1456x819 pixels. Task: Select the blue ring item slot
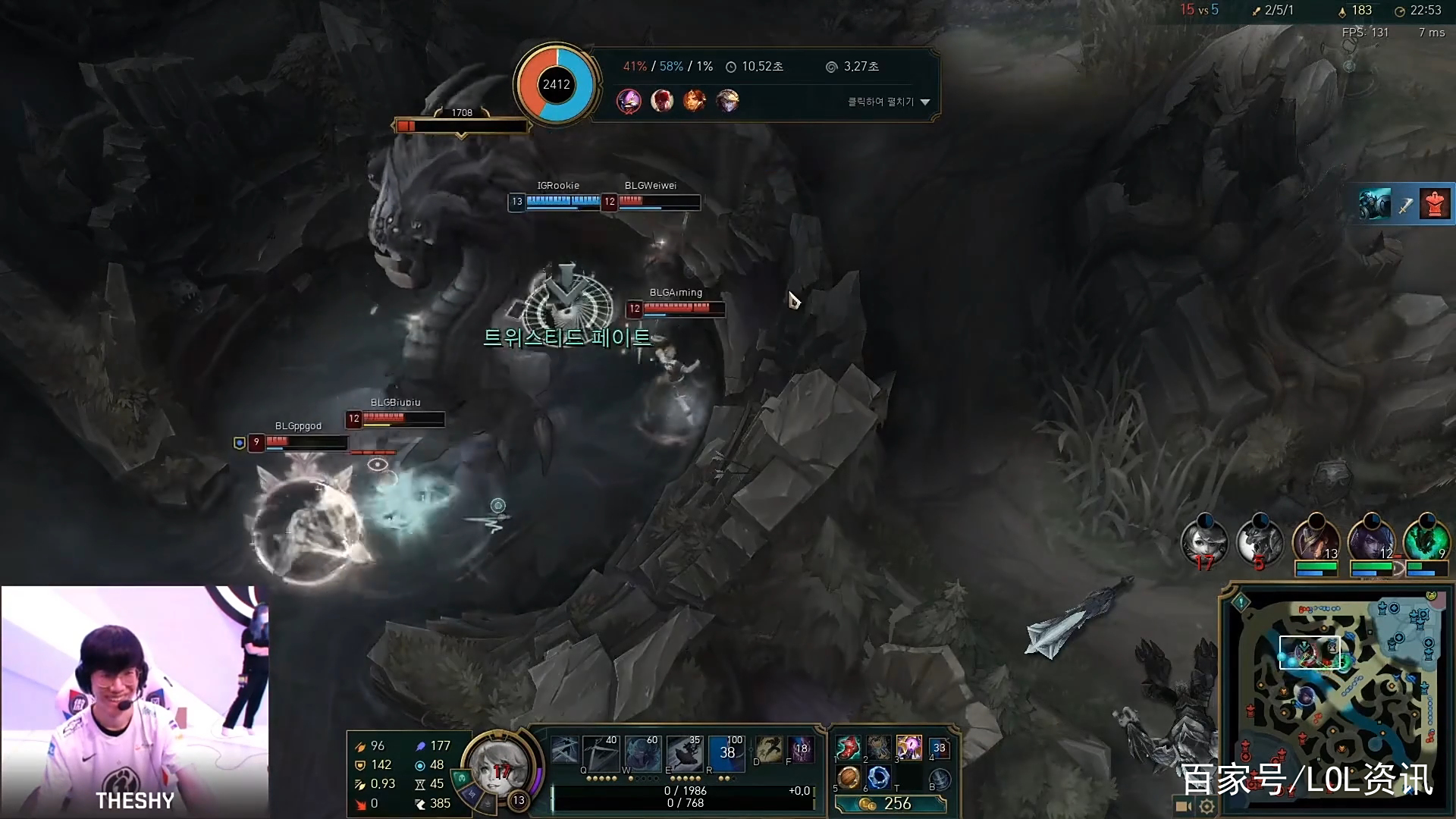tap(878, 778)
